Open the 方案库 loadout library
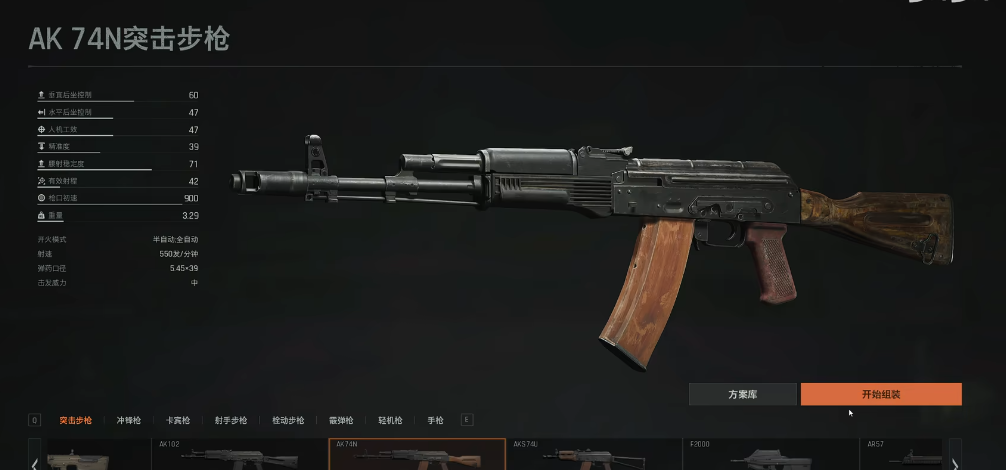This screenshot has height=470, width=1006. click(x=742, y=394)
